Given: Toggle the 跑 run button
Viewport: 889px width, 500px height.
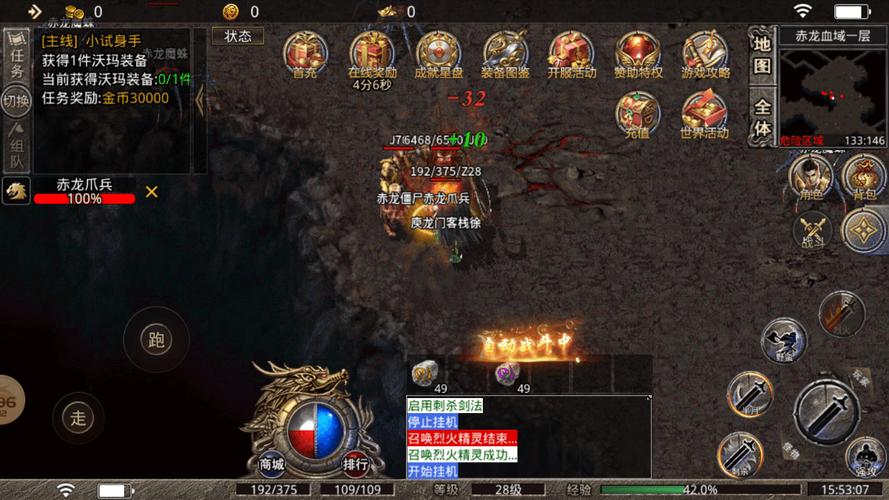Looking at the screenshot, I should click(x=155, y=340).
